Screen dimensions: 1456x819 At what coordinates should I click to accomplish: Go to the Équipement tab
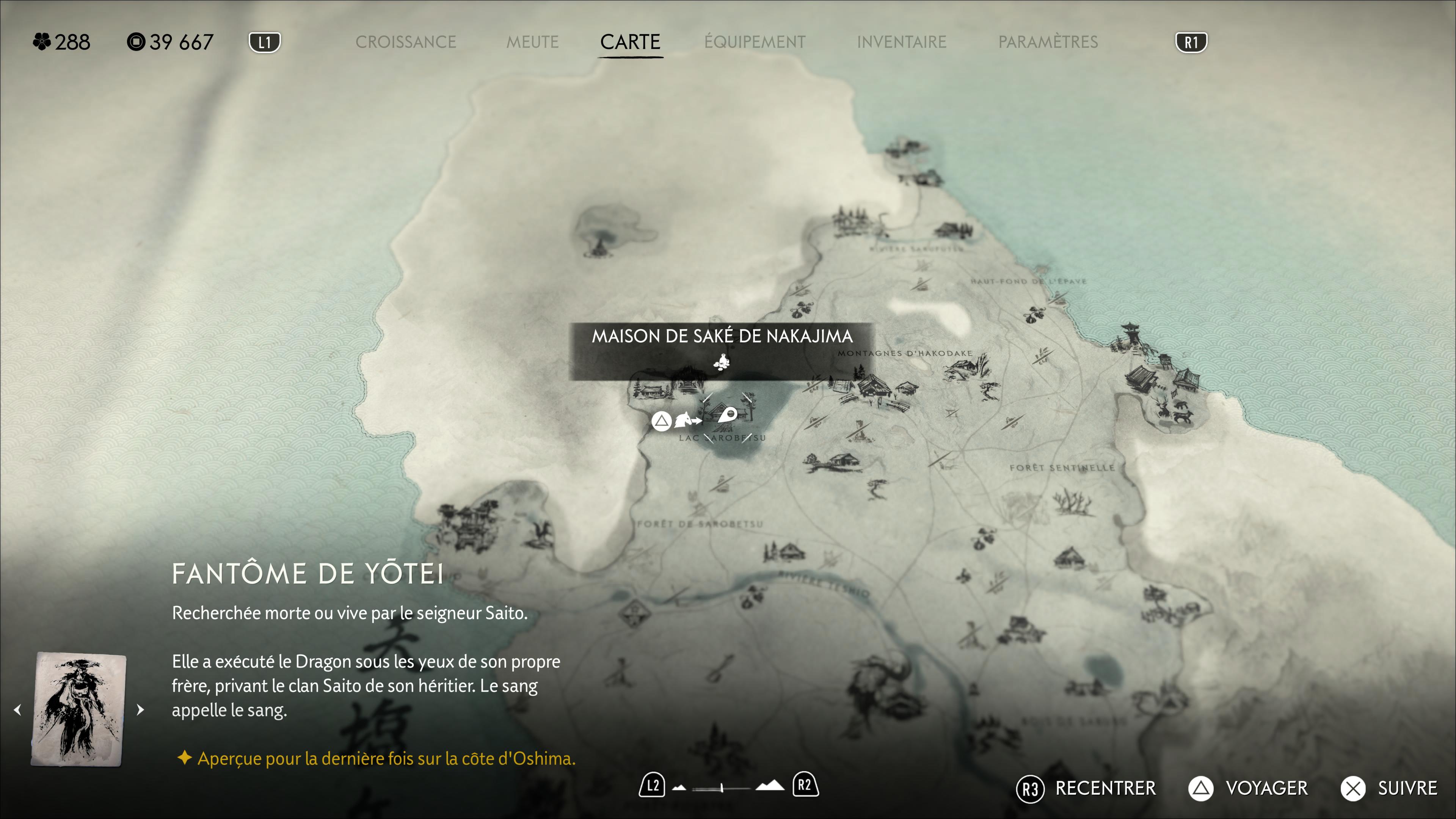755,42
